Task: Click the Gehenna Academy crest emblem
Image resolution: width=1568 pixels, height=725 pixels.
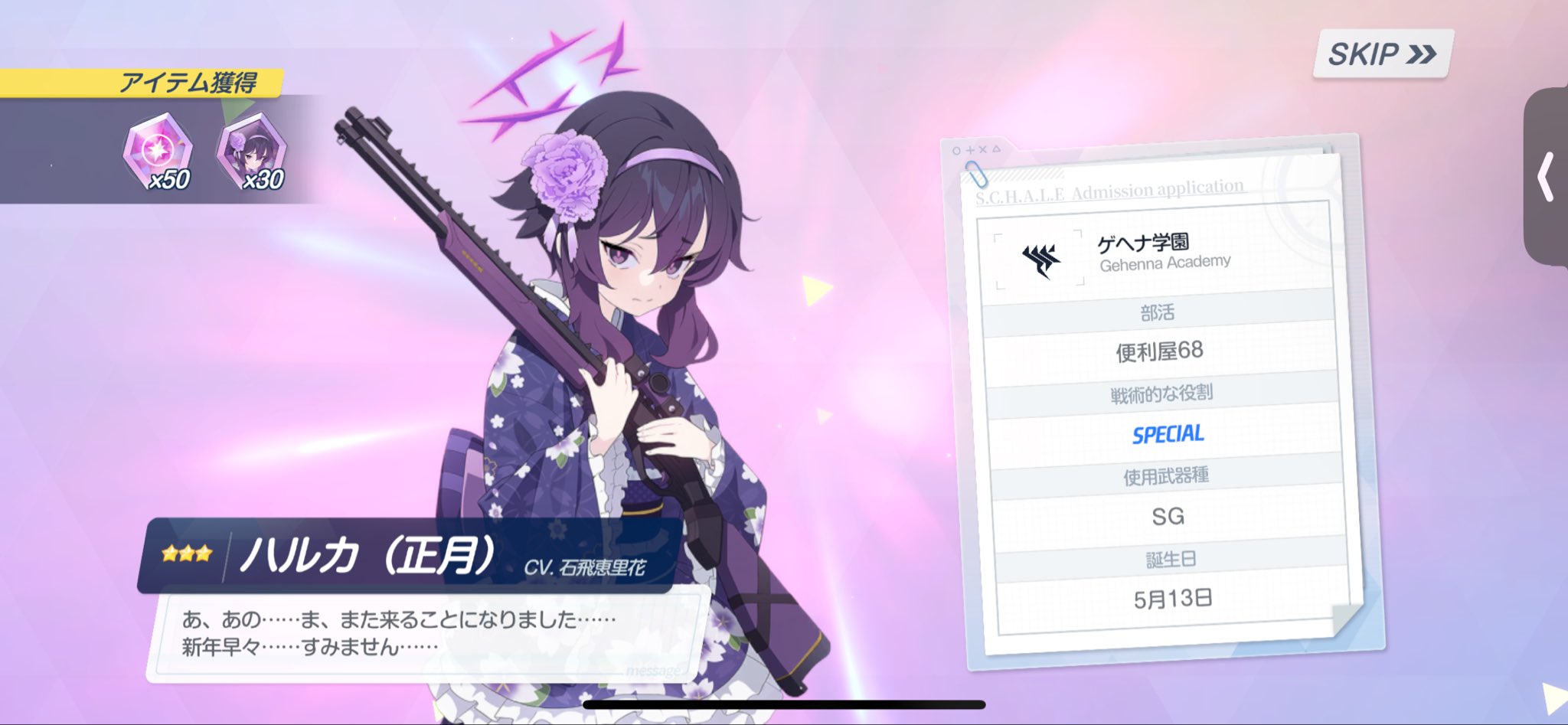Action: pyautogui.click(x=1041, y=260)
